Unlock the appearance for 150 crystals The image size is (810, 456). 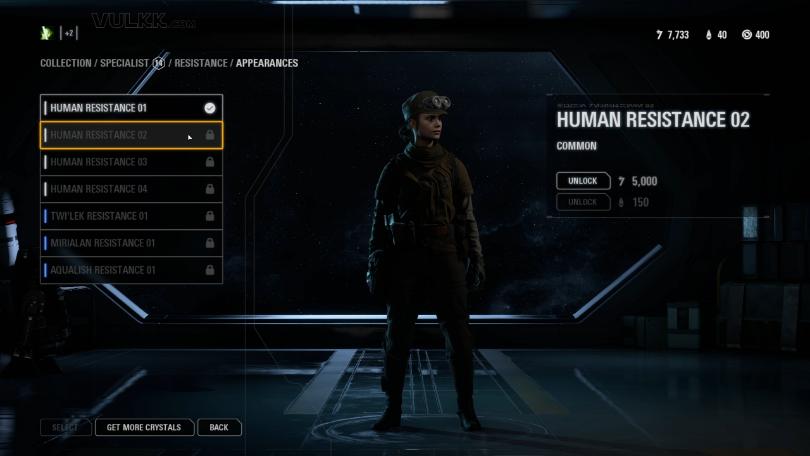[583, 202]
